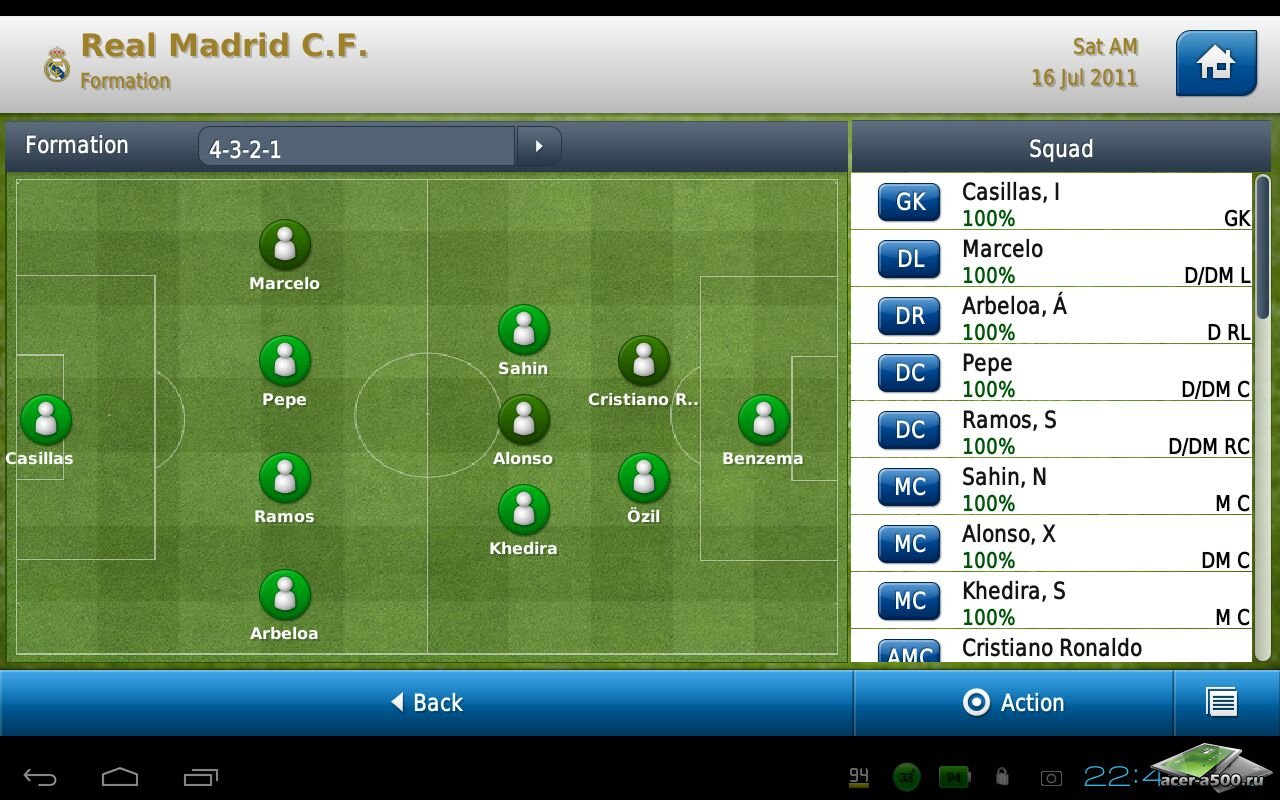Image resolution: width=1280 pixels, height=800 pixels.
Task: Click the DL position button for Marcelo
Action: pyautogui.click(x=910, y=260)
